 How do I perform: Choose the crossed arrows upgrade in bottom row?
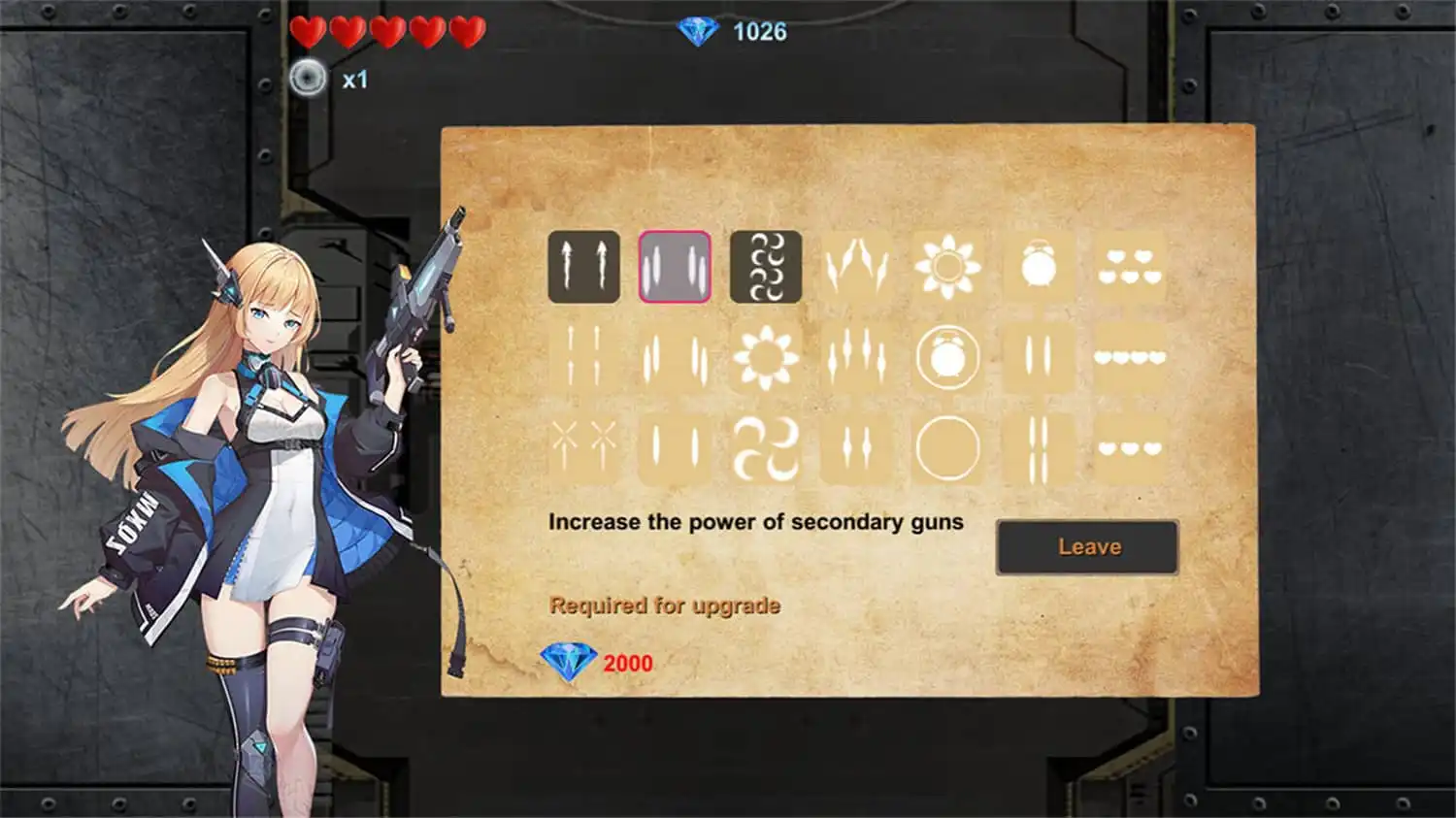(x=582, y=446)
